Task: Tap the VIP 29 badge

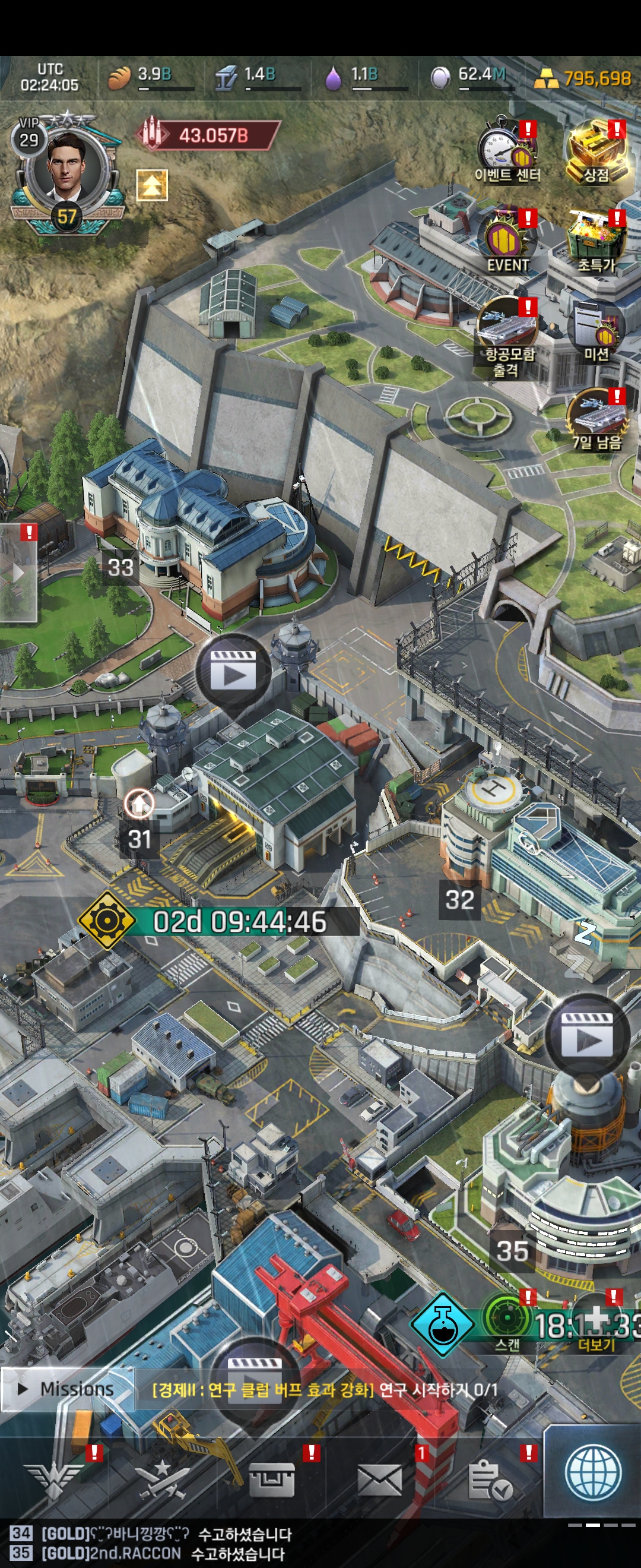Action: [28, 135]
